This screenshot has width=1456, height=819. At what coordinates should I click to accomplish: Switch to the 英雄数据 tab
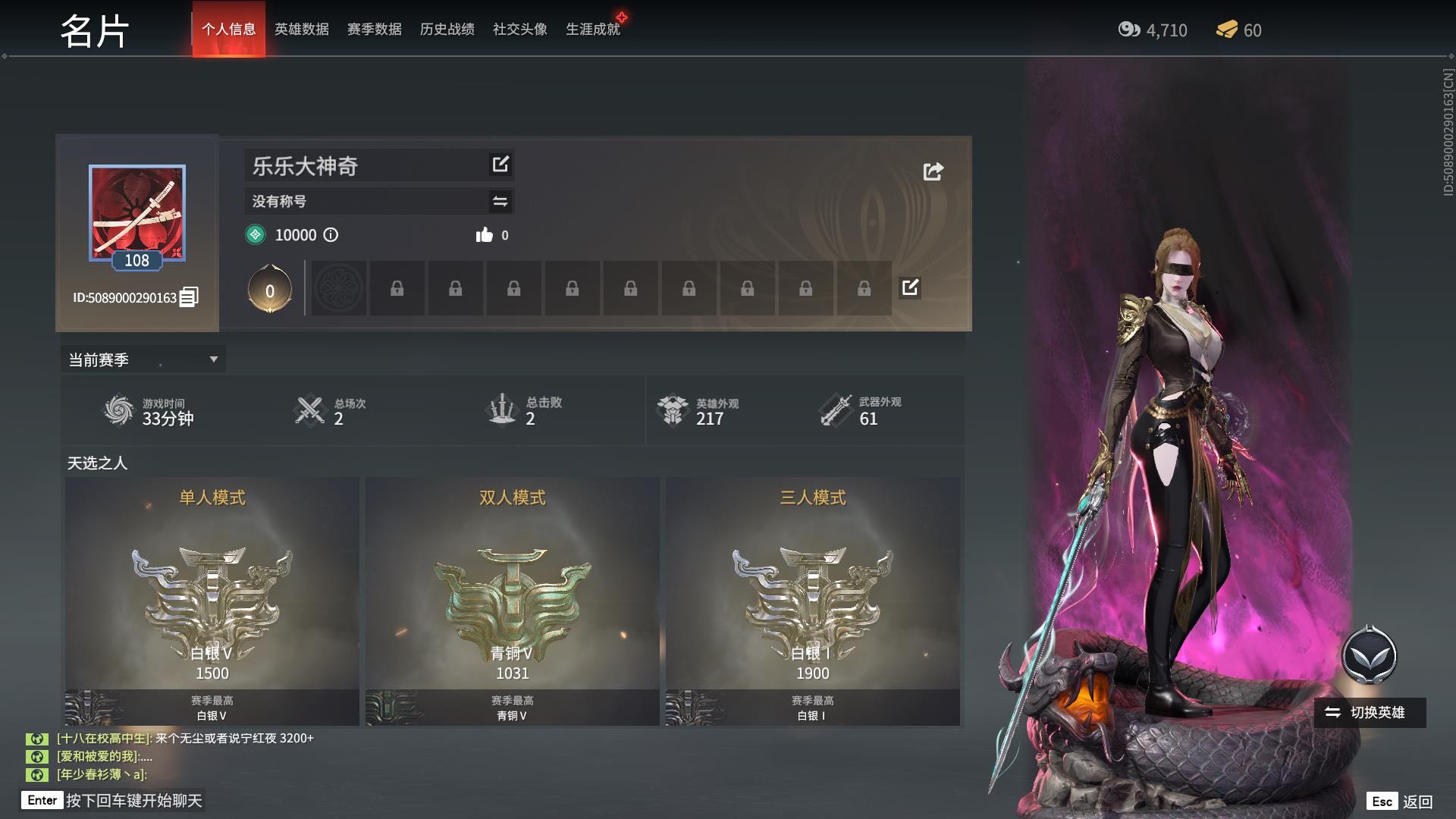click(x=301, y=30)
